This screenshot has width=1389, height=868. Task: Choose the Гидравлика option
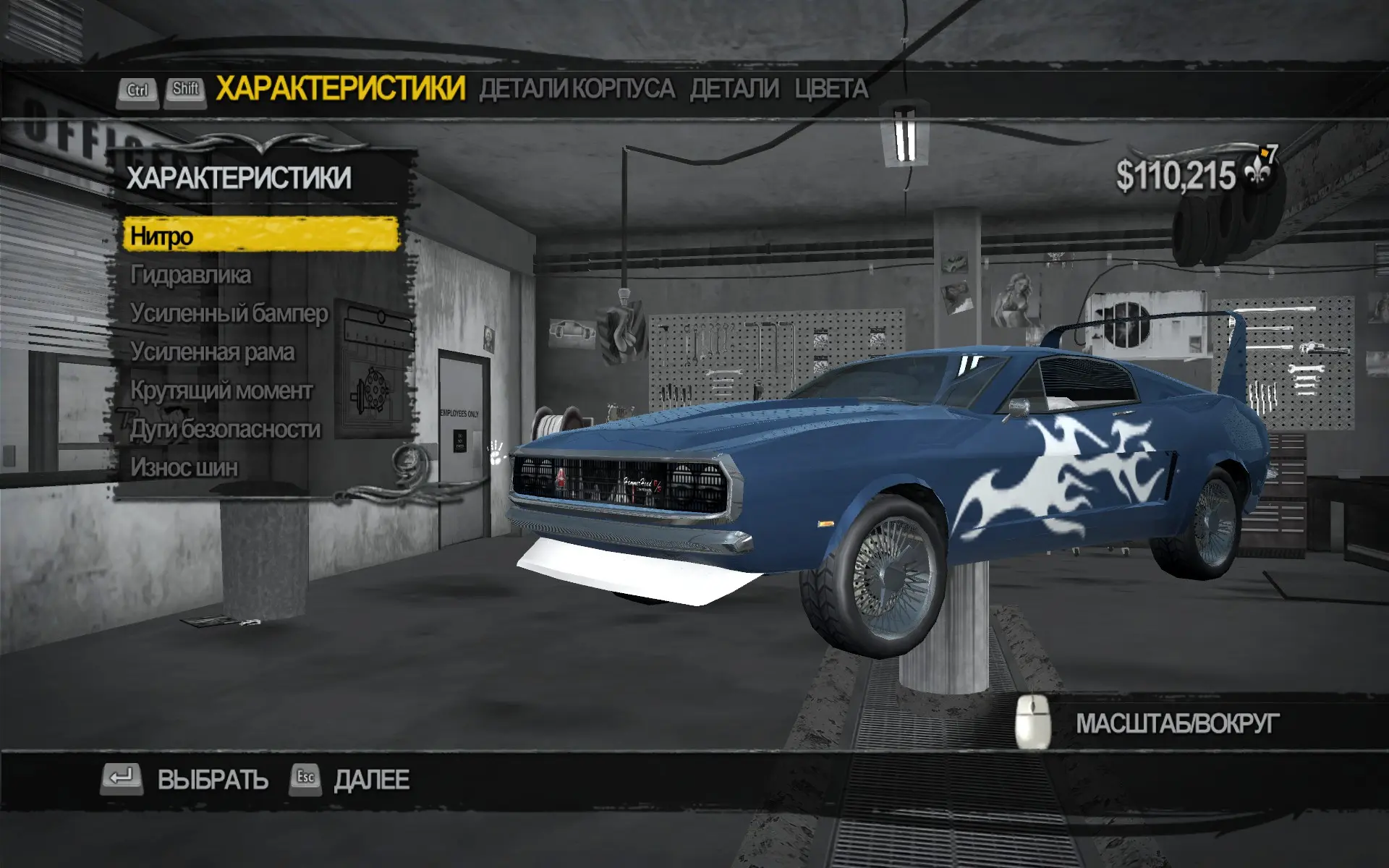[191, 275]
